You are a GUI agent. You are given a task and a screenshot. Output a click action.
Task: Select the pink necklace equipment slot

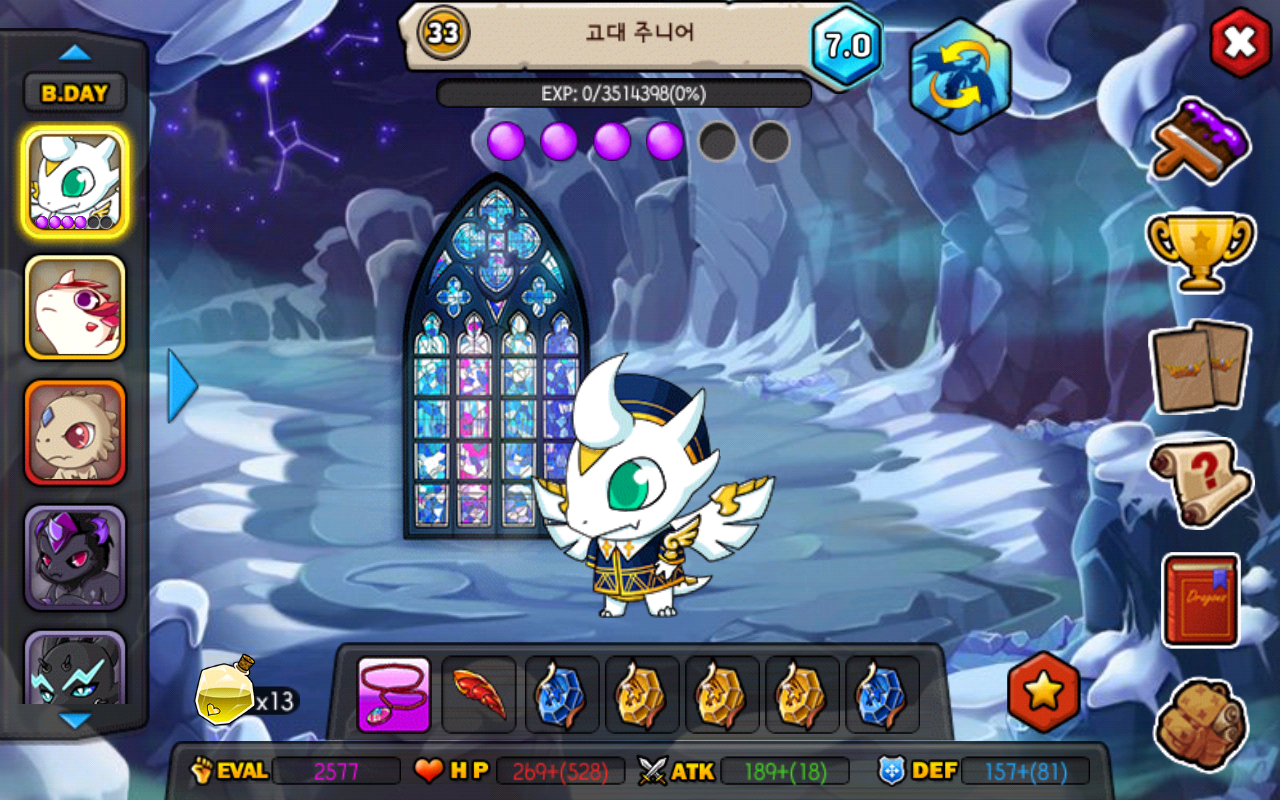pos(394,694)
